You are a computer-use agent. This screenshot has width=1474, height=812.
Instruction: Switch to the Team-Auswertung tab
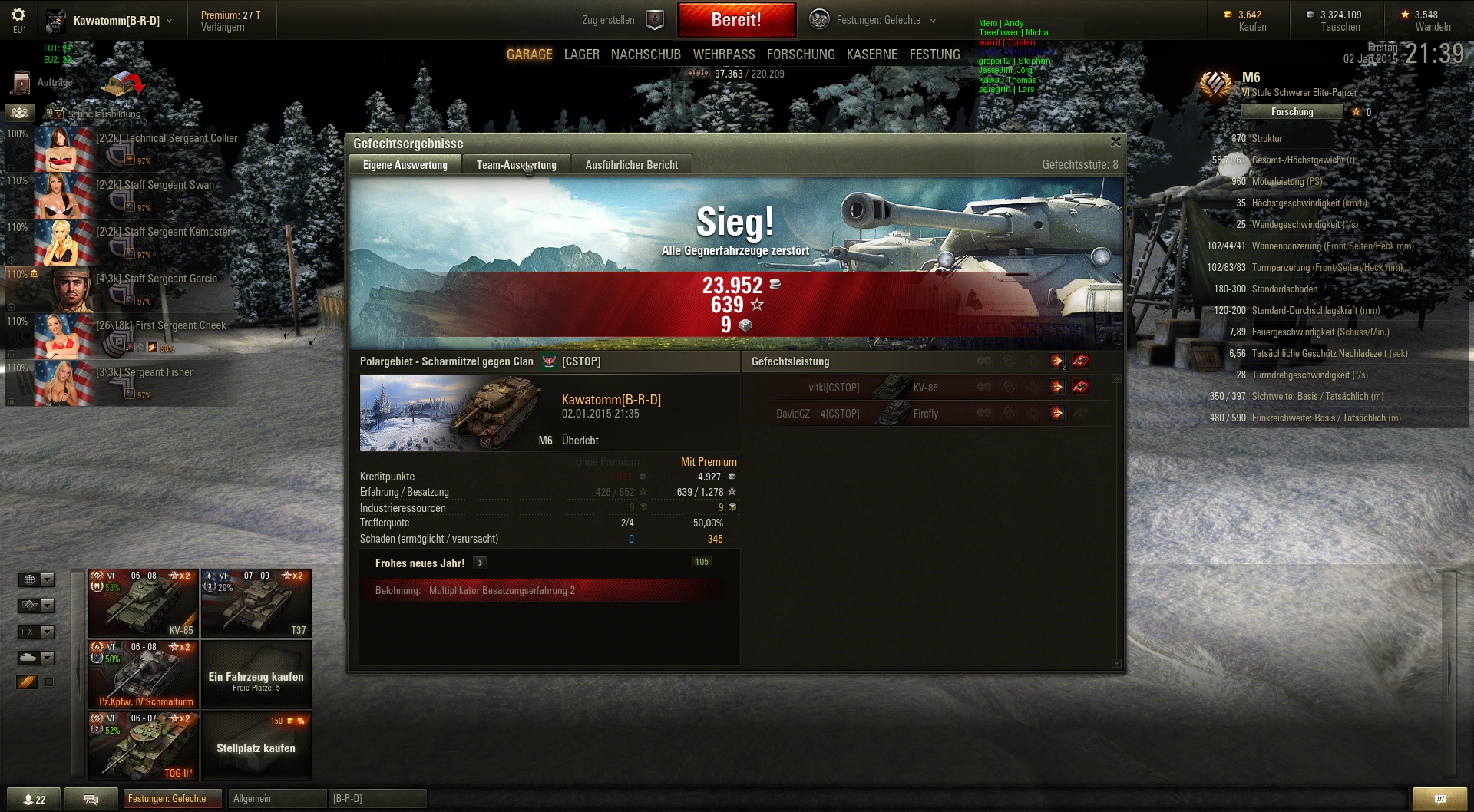click(516, 165)
